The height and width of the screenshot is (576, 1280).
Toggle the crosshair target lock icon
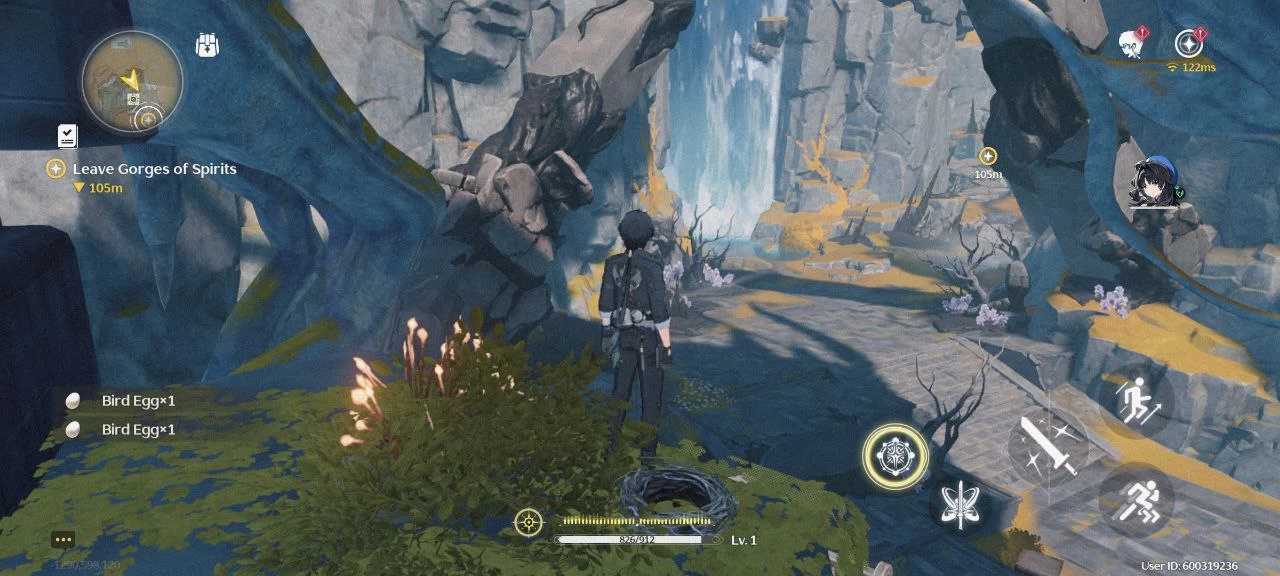(x=528, y=521)
